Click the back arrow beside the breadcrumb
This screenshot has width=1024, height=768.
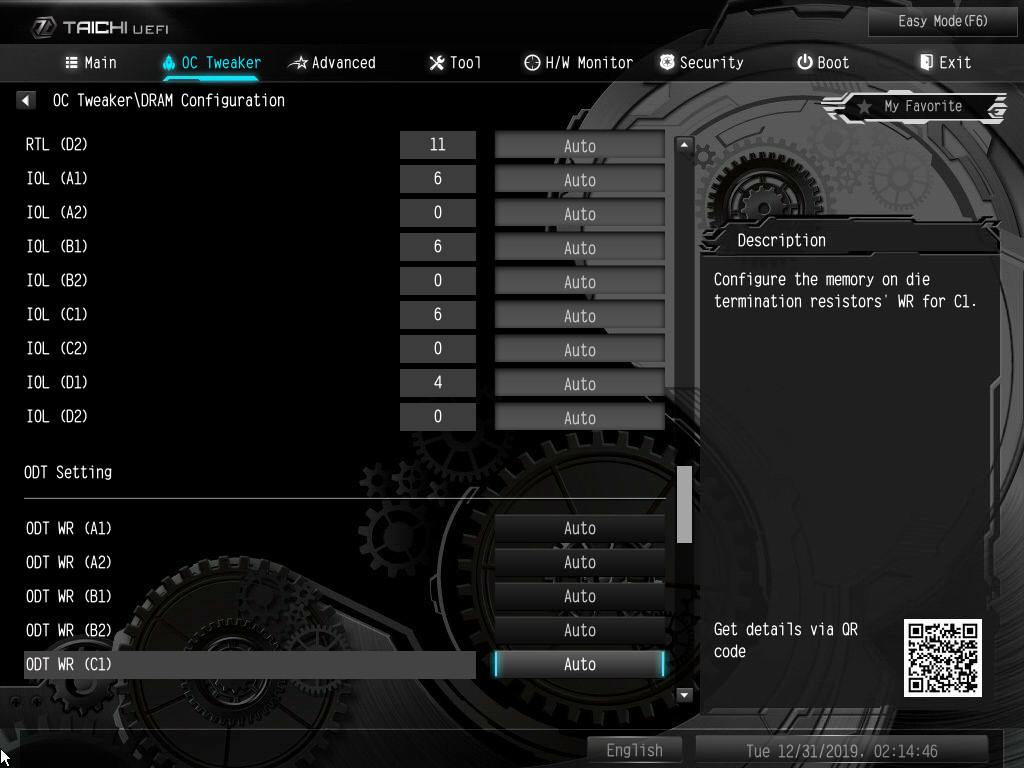click(27, 100)
